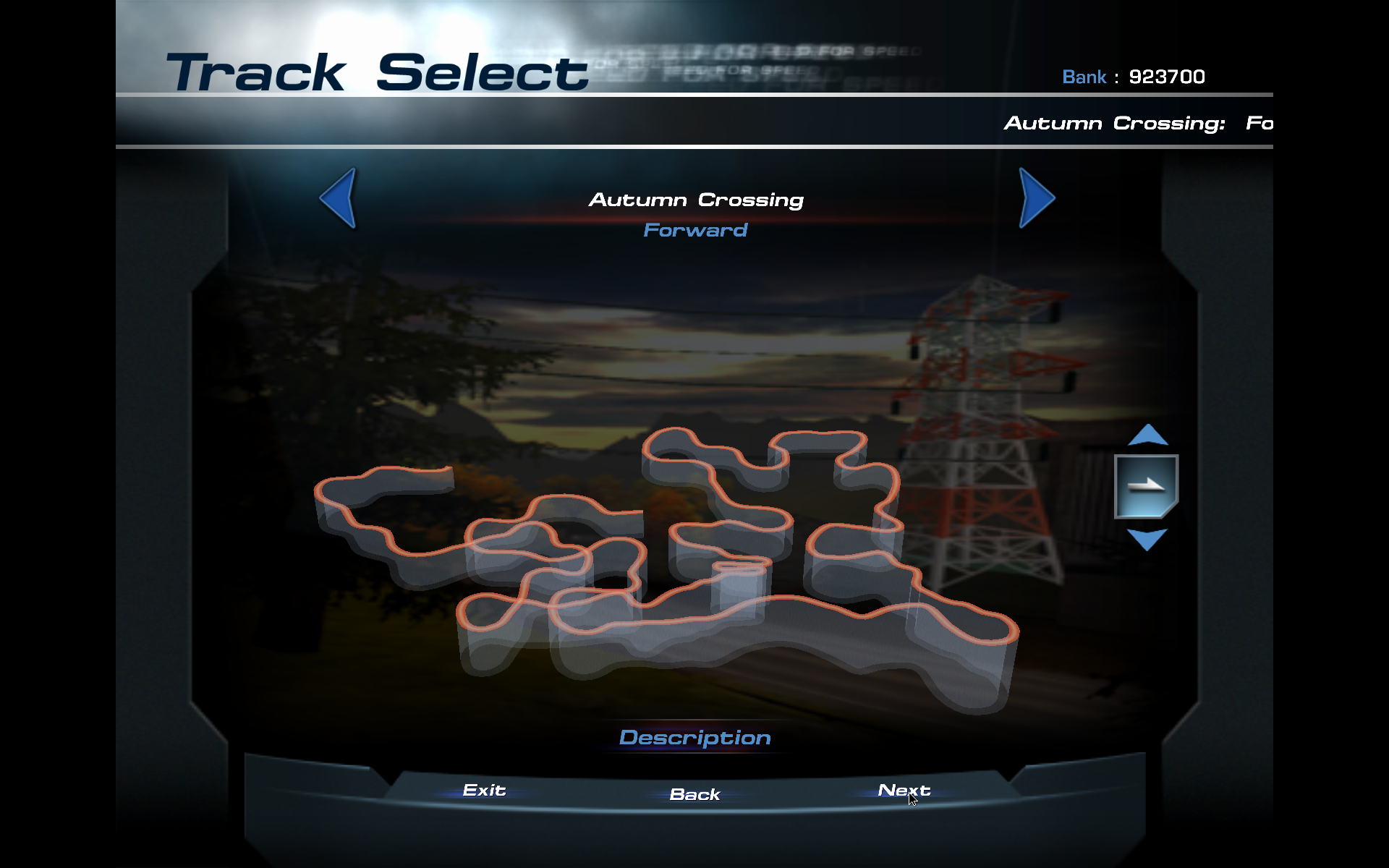Viewport: 1389px width, 868px height.
Task: Click the down arrow below direction icon
Action: (1147, 539)
